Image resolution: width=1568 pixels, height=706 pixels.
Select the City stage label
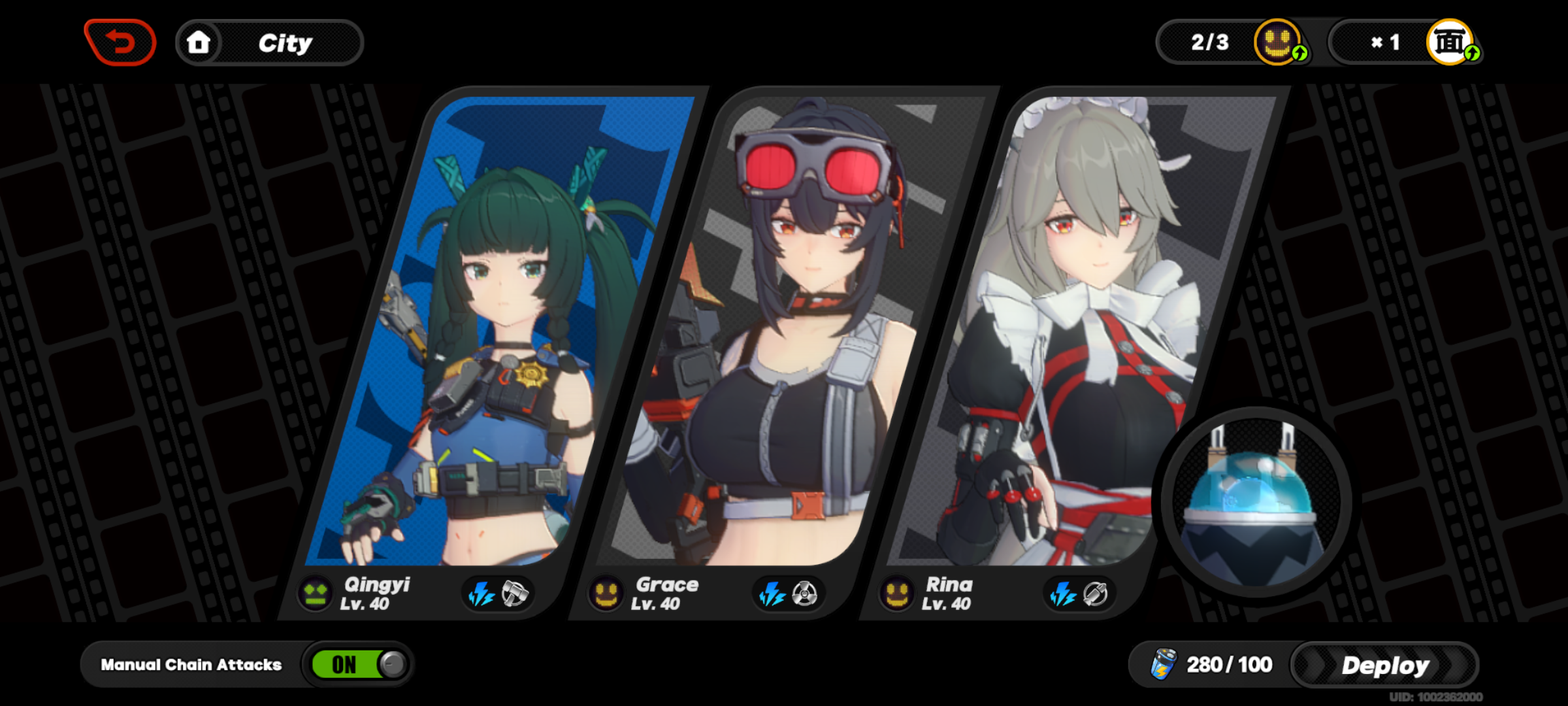[284, 42]
